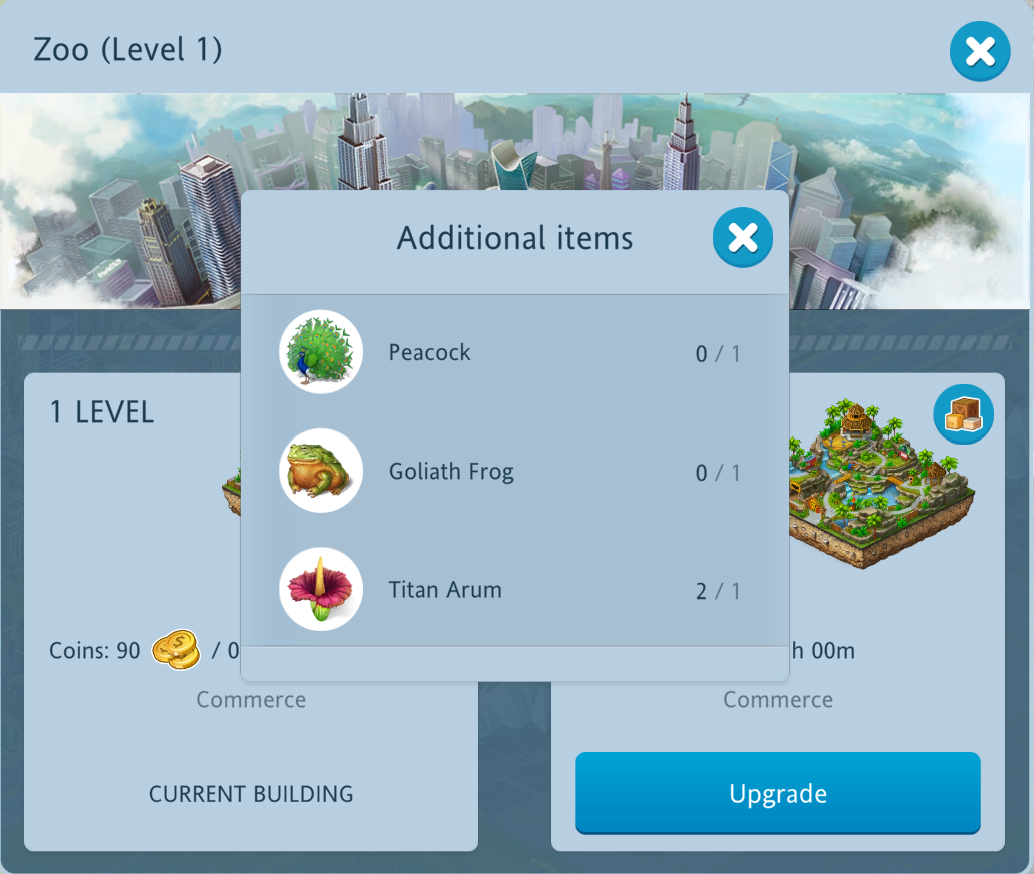
Task: Upgrade the Zoo building
Action: 777,793
